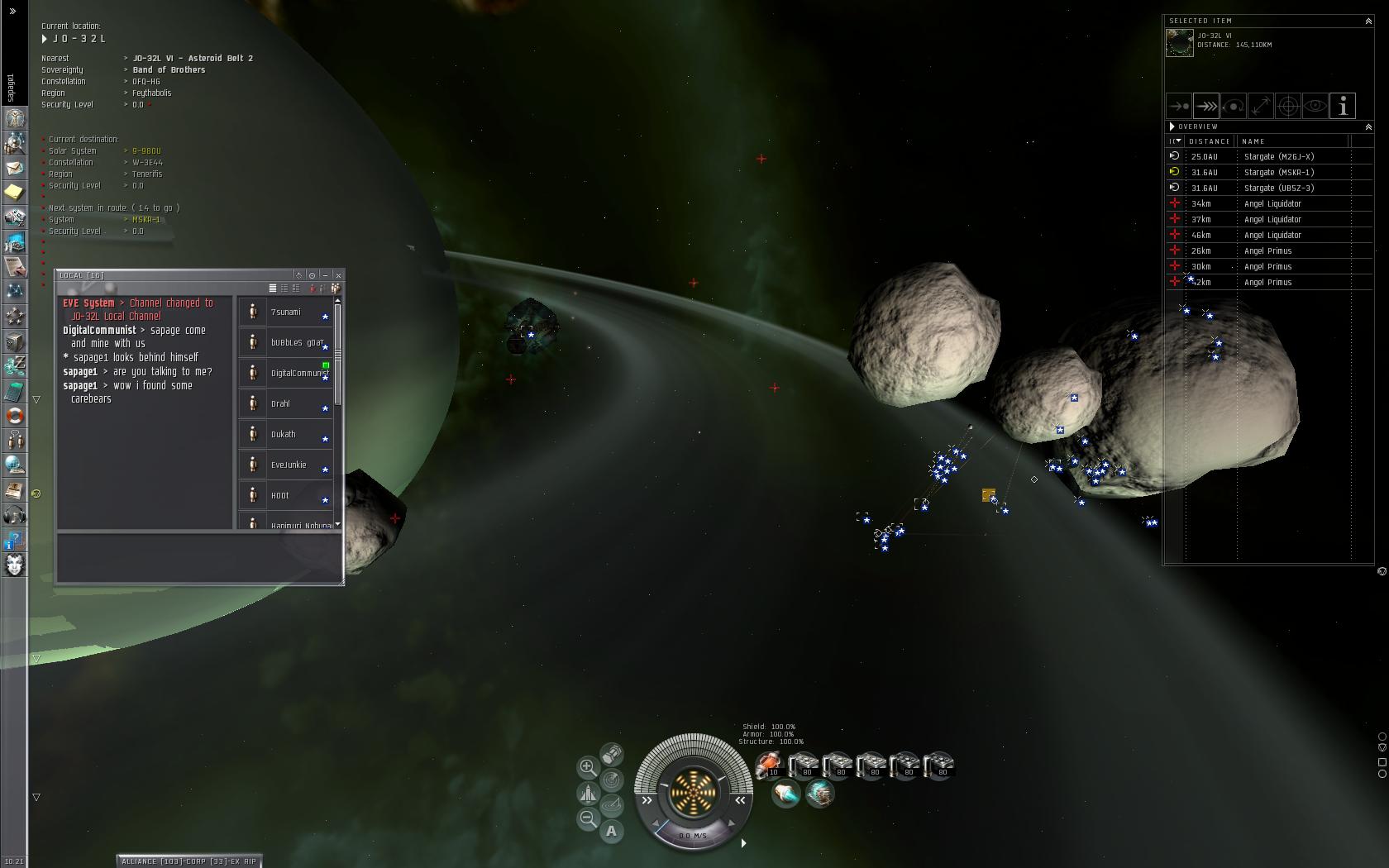Image resolution: width=1389 pixels, height=868 pixels.
Task: Click the Local chat text input box
Action: point(198,558)
